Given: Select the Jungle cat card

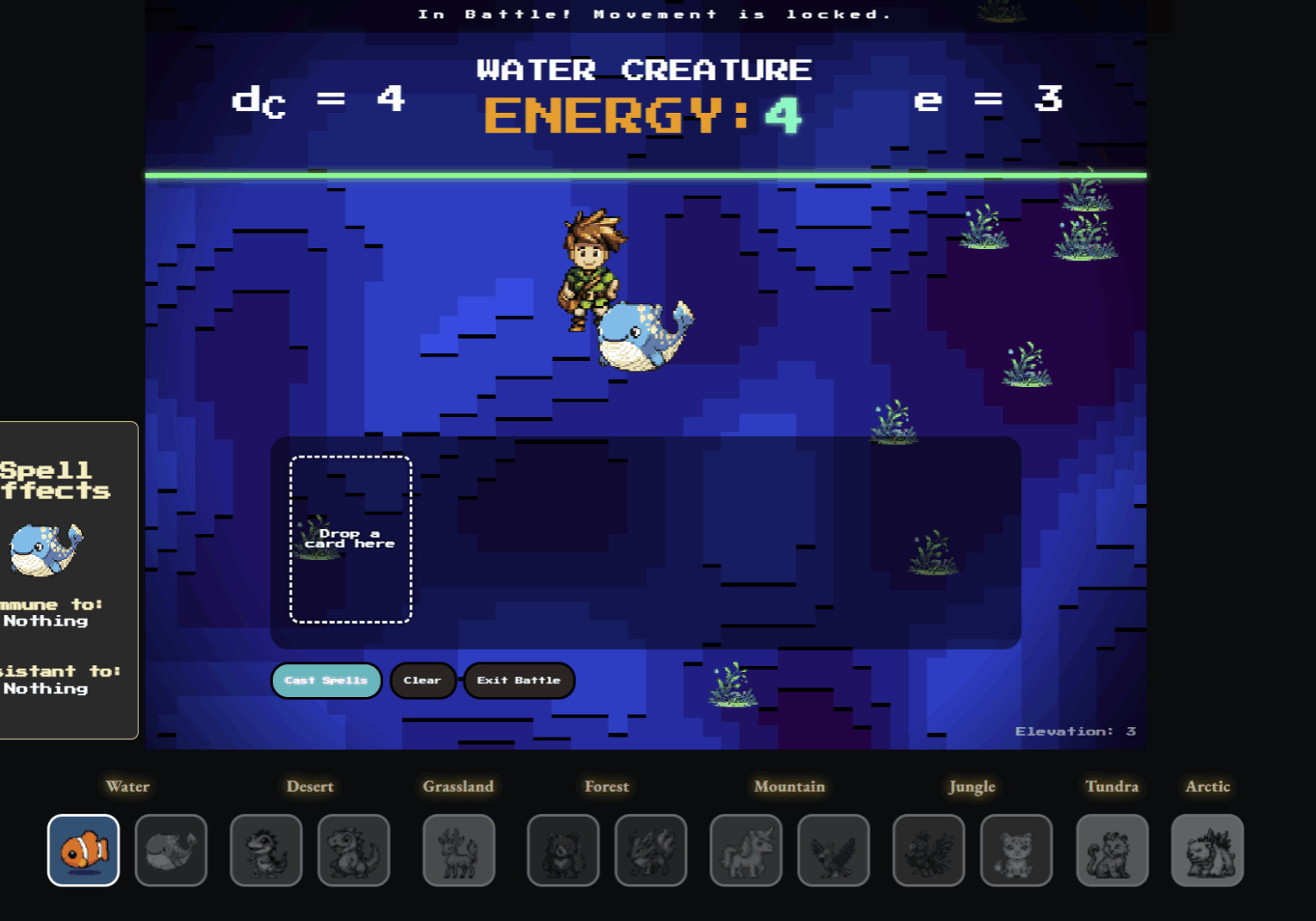Looking at the screenshot, I should [x=1015, y=851].
